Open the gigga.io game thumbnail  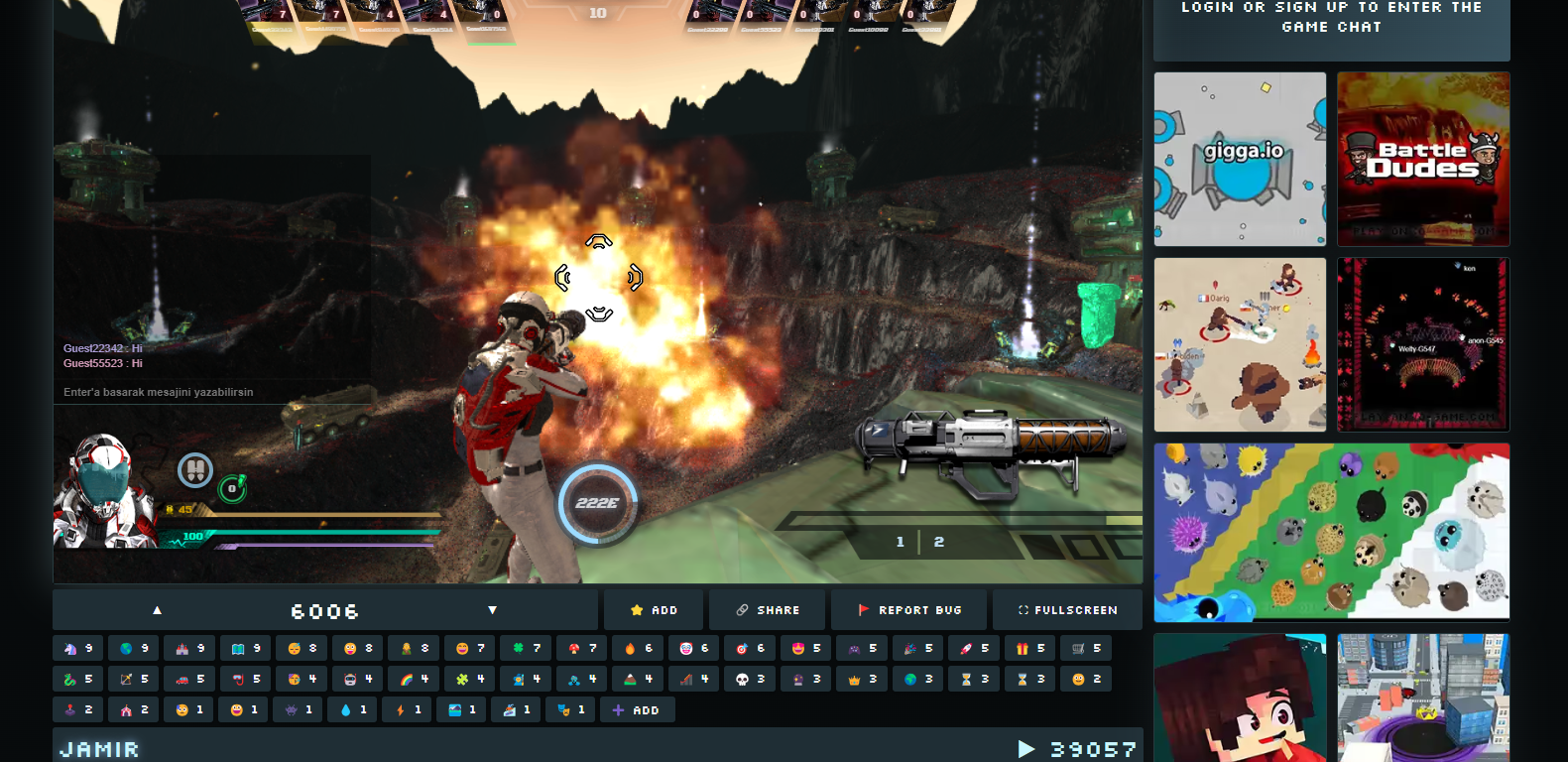1240,159
